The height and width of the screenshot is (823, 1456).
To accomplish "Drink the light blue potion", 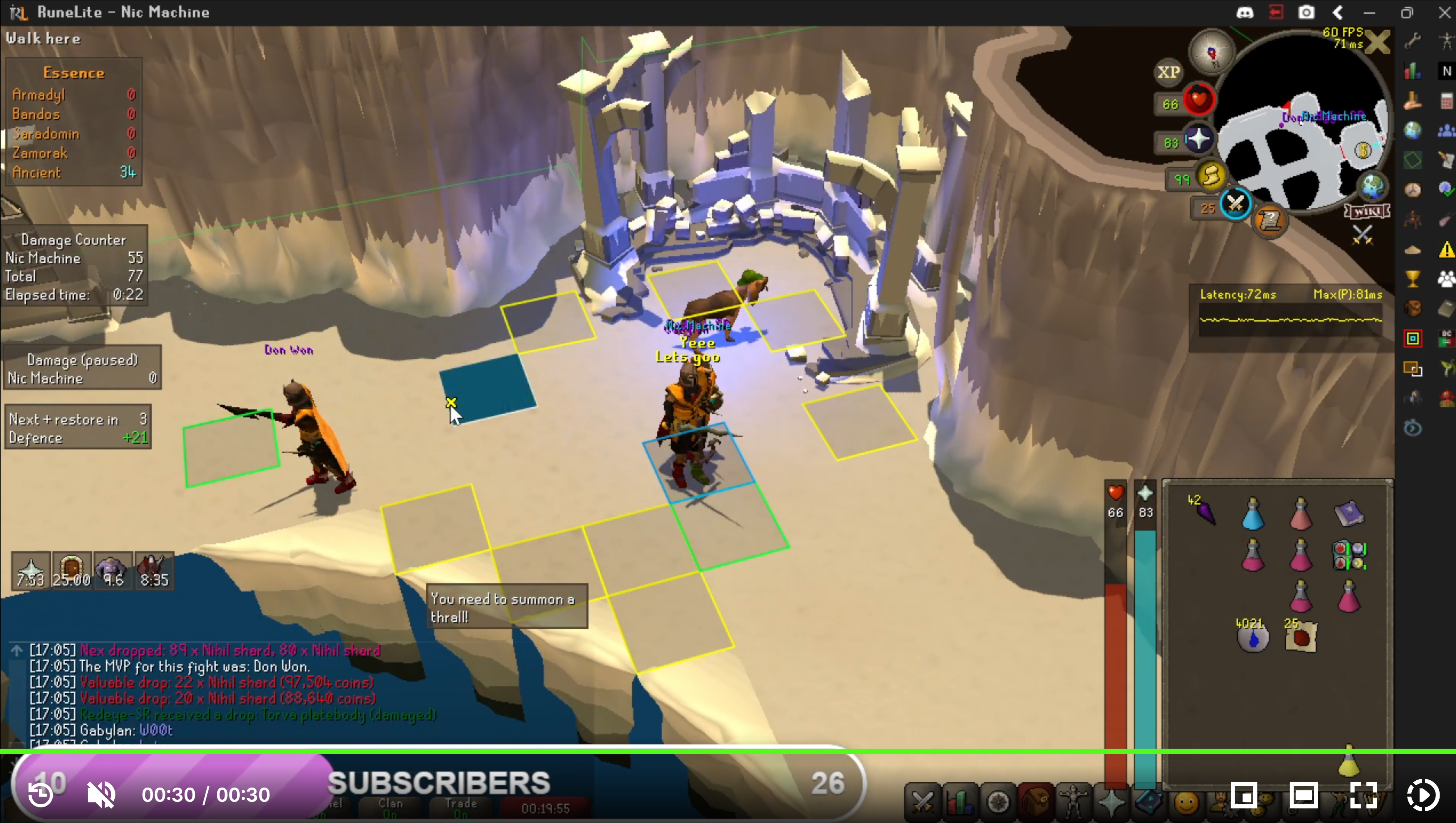I will click(1252, 514).
